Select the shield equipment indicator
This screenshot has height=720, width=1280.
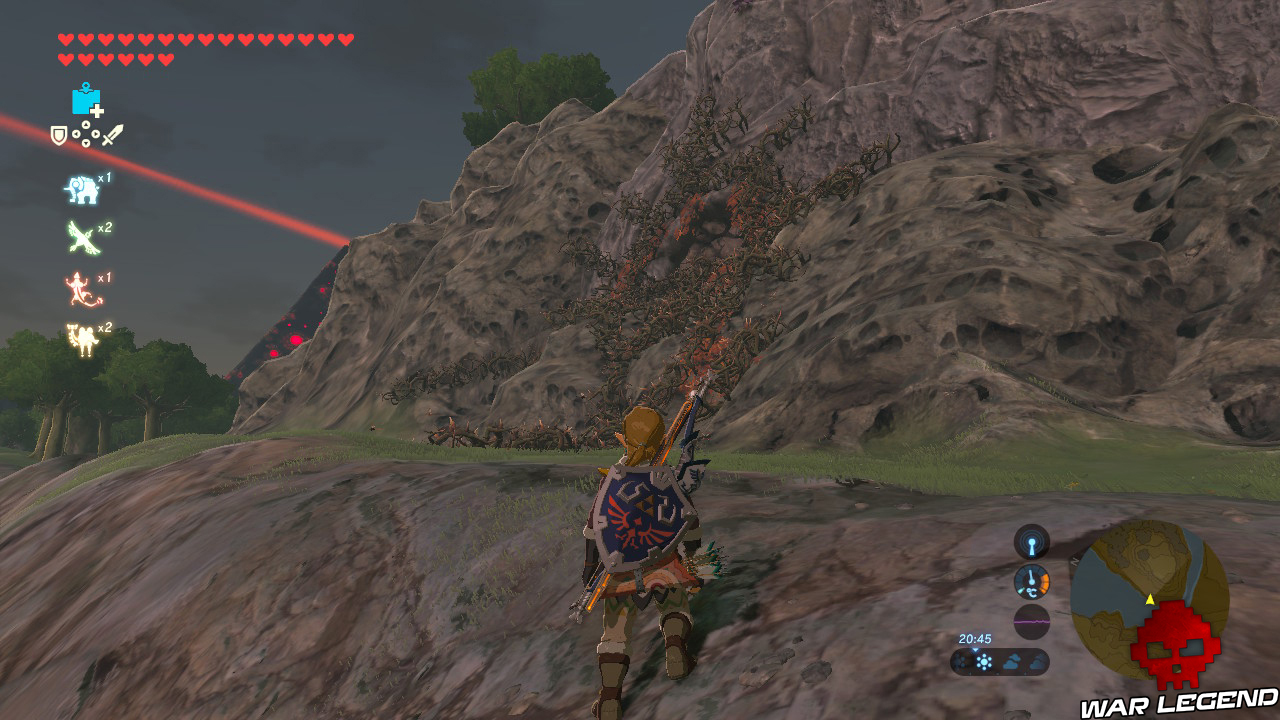click(x=58, y=136)
